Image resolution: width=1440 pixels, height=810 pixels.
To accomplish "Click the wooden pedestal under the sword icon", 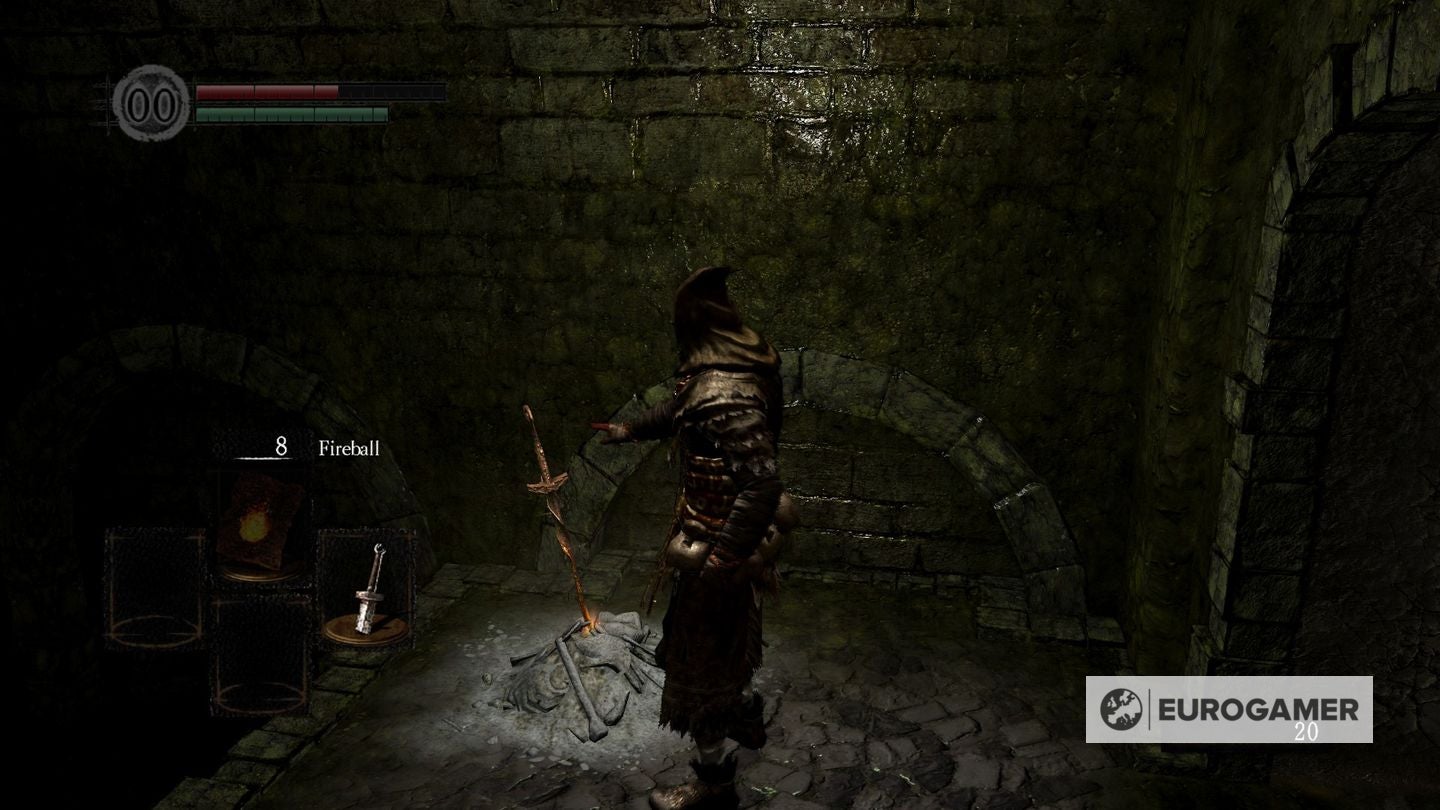I will pos(366,629).
